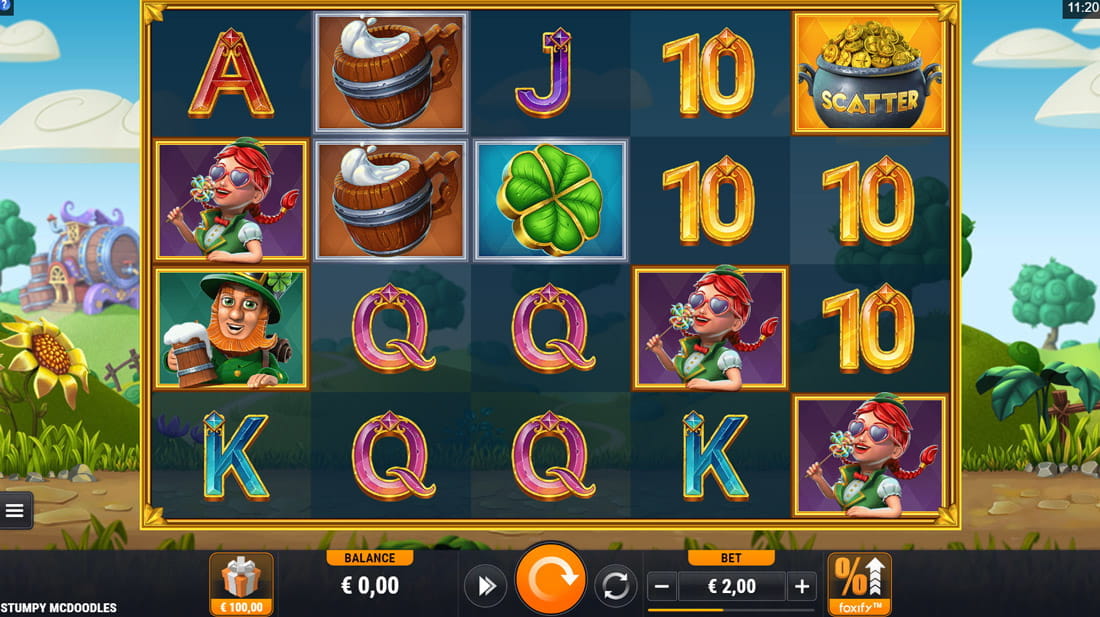Decrease the bet with the minus button

click(662, 586)
